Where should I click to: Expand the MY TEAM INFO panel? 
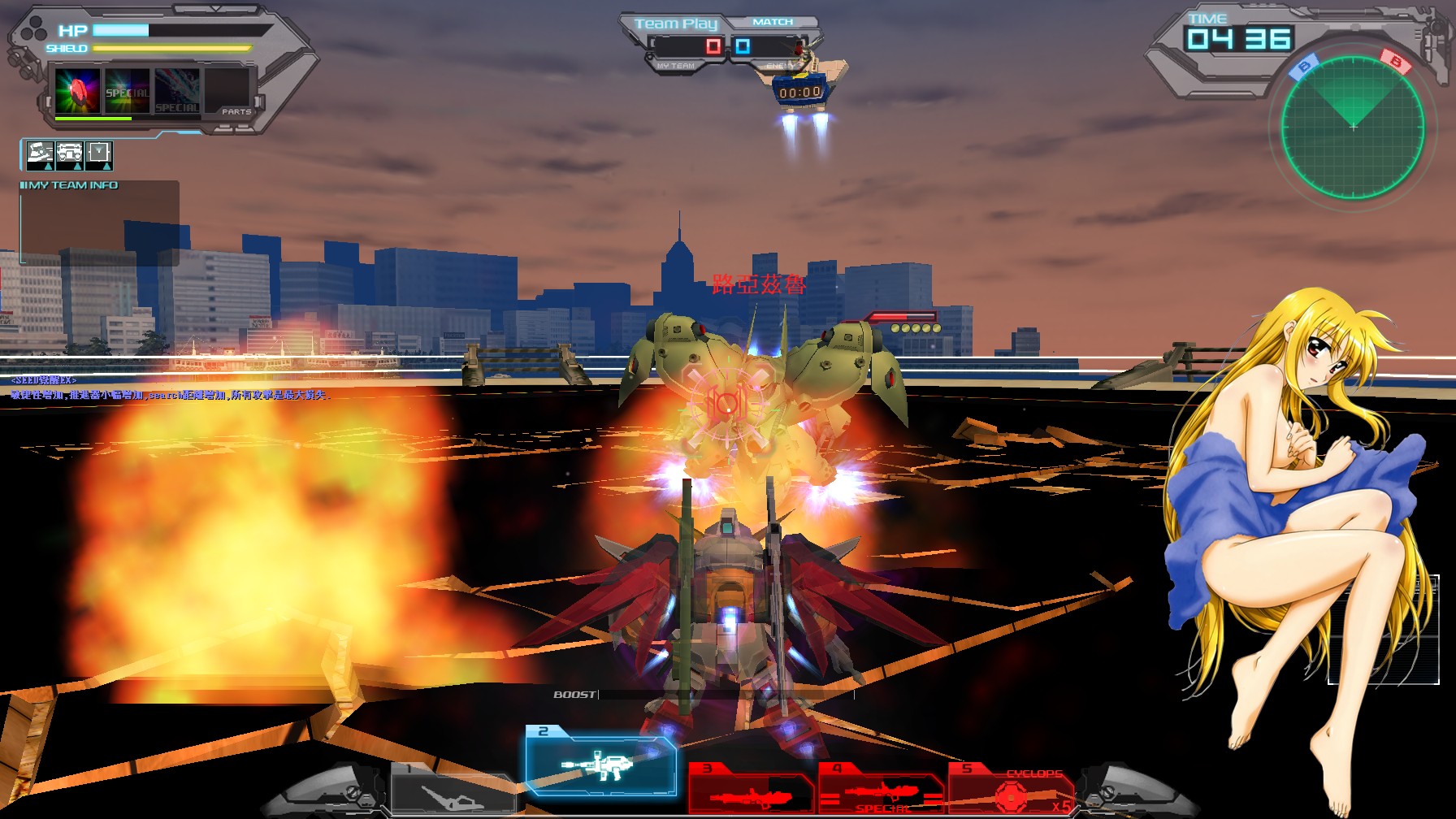pyautogui.click(x=69, y=184)
